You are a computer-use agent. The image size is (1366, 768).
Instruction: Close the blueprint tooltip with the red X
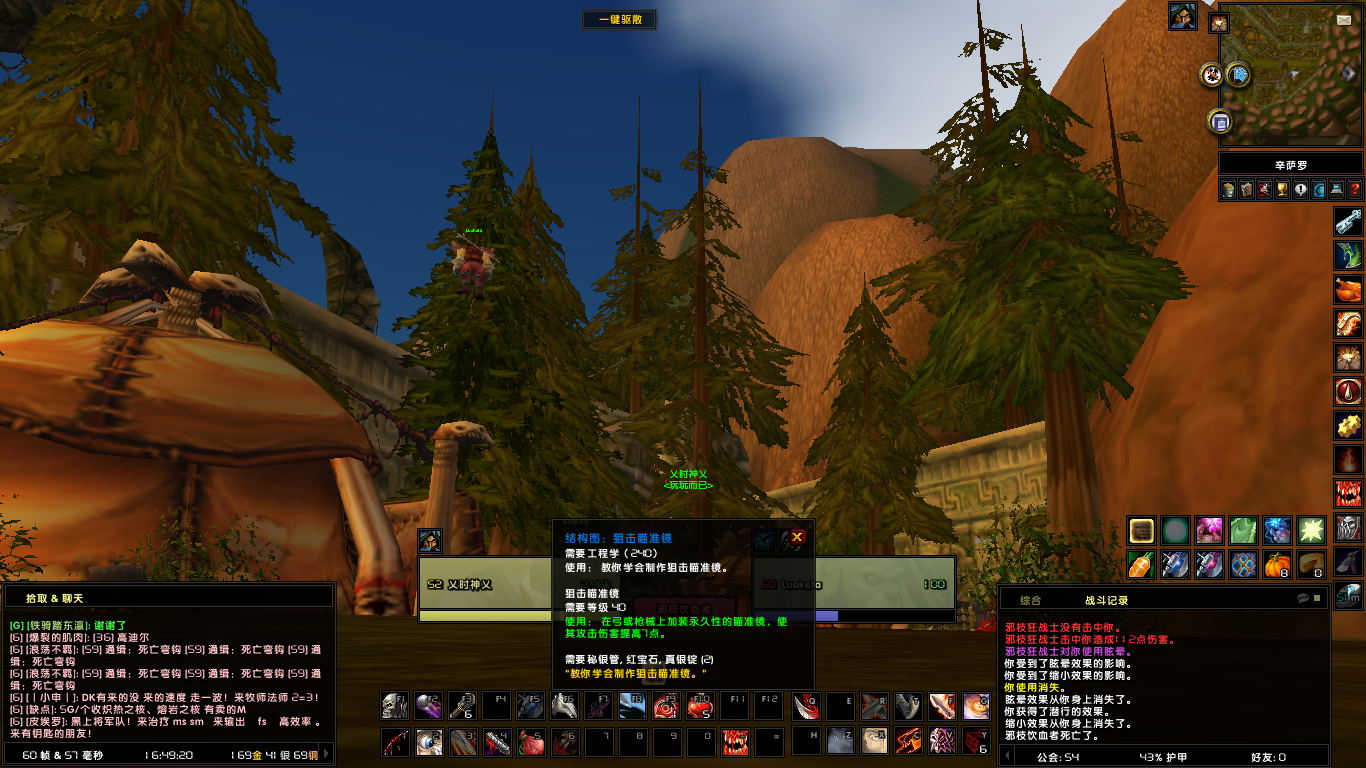tap(797, 537)
